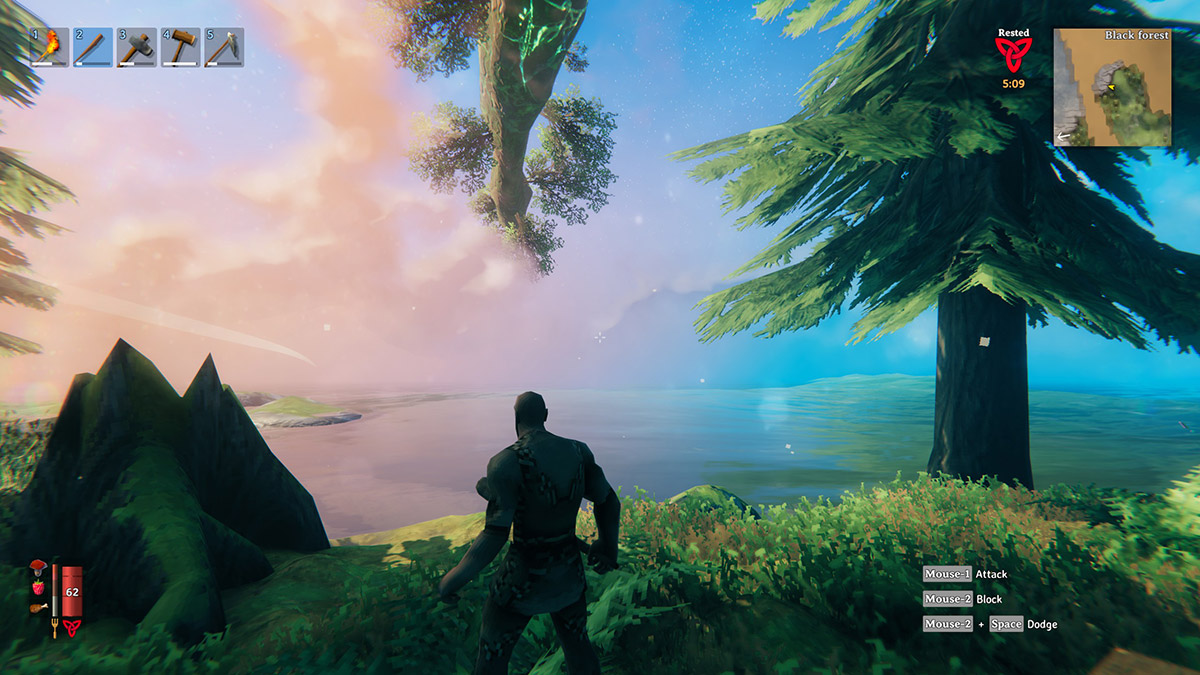
Task: Equip the pickaxe in hotbar slot 5
Action: click(x=224, y=47)
